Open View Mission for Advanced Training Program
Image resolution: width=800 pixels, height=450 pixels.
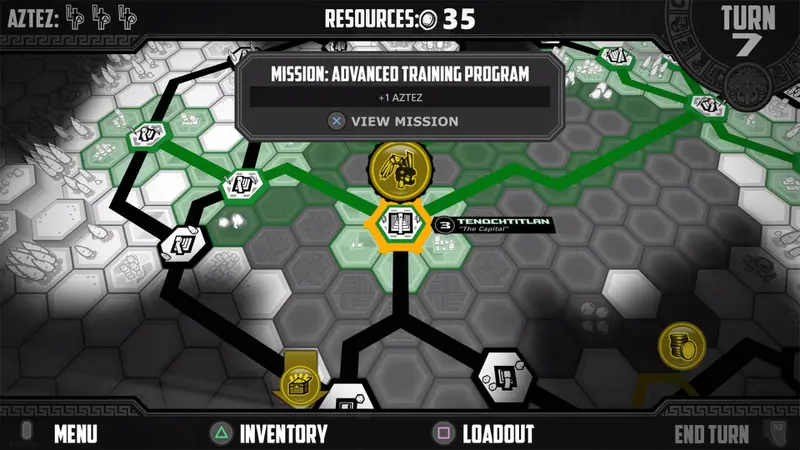click(394, 121)
